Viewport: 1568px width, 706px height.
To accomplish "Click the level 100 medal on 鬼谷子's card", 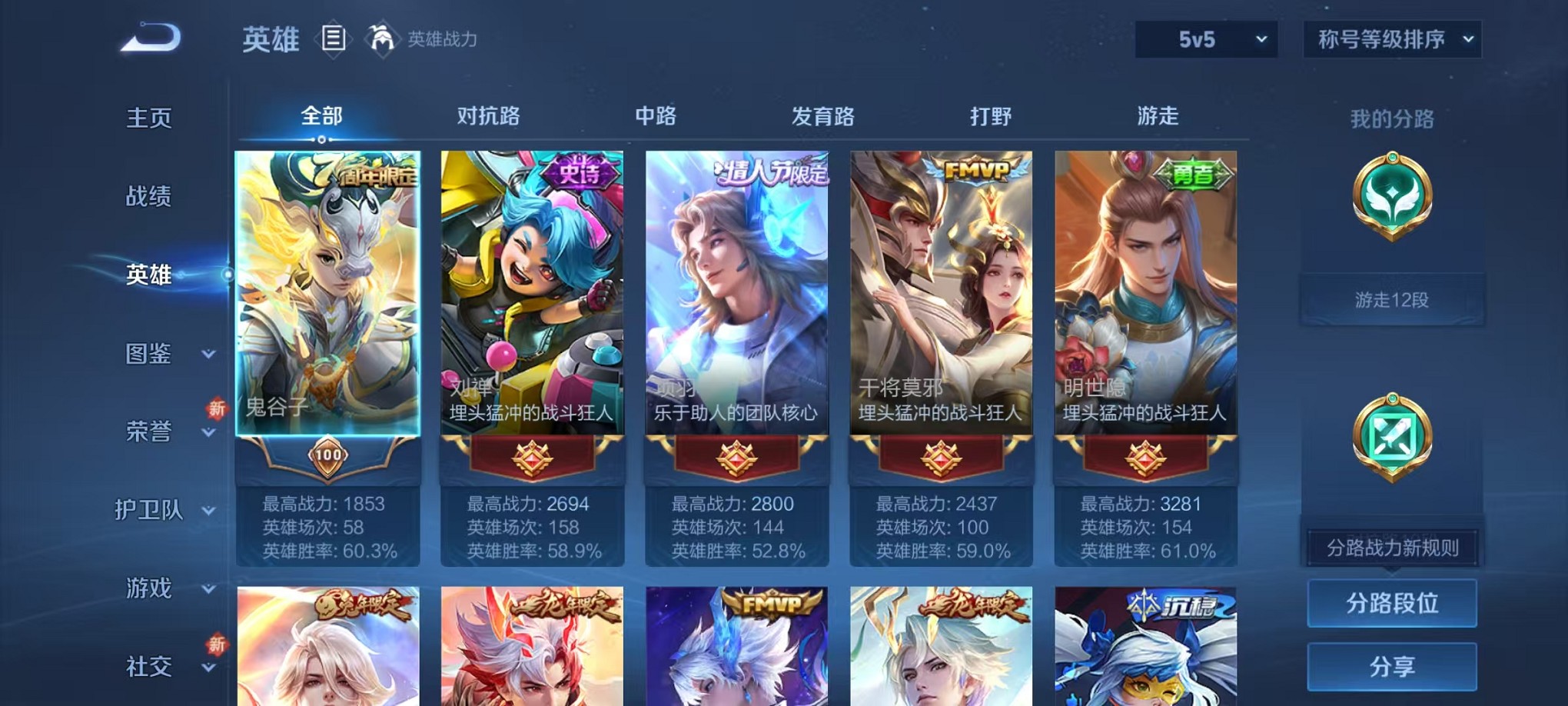I will [326, 455].
